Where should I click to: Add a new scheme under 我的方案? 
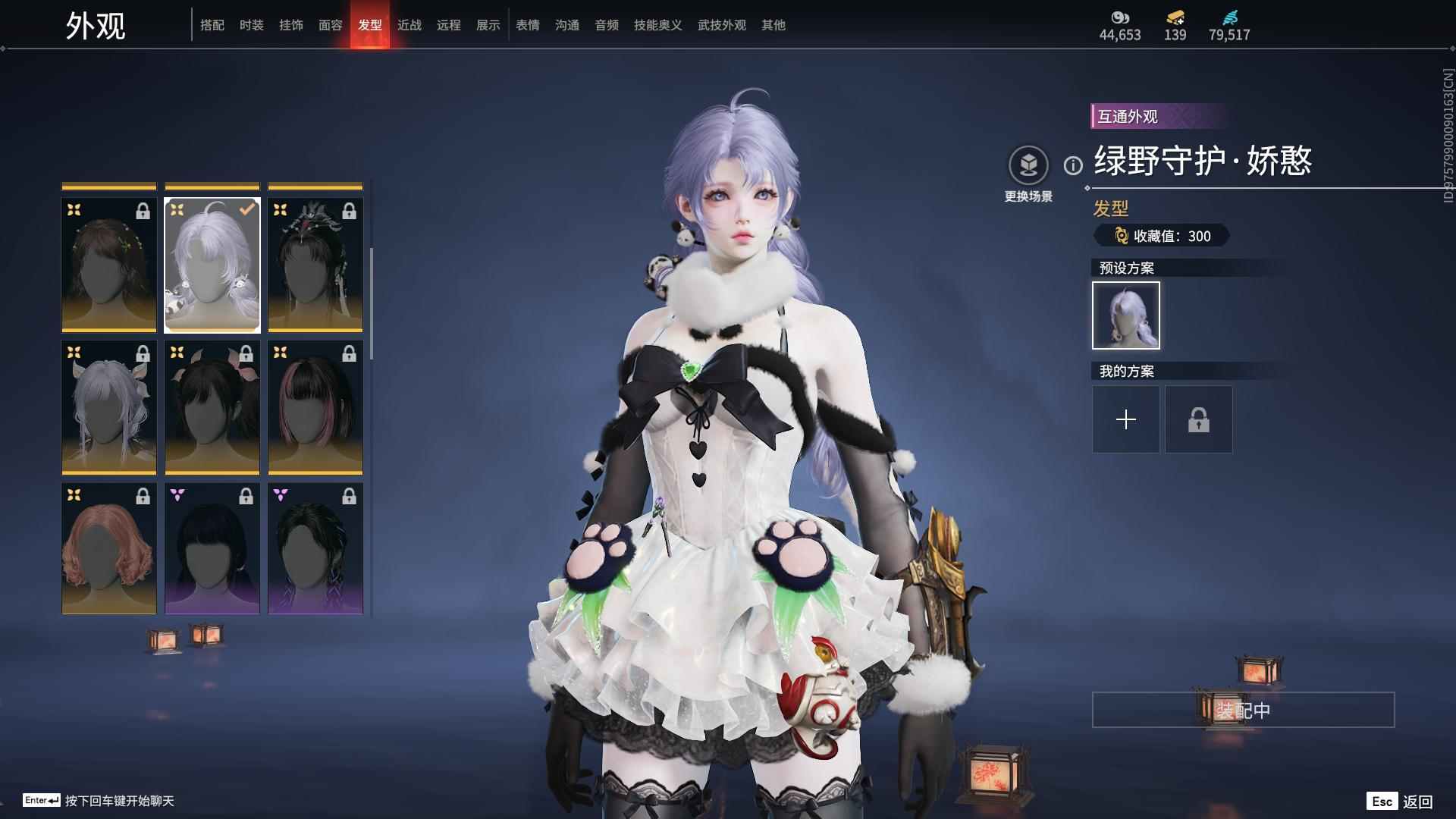(1126, 419)
